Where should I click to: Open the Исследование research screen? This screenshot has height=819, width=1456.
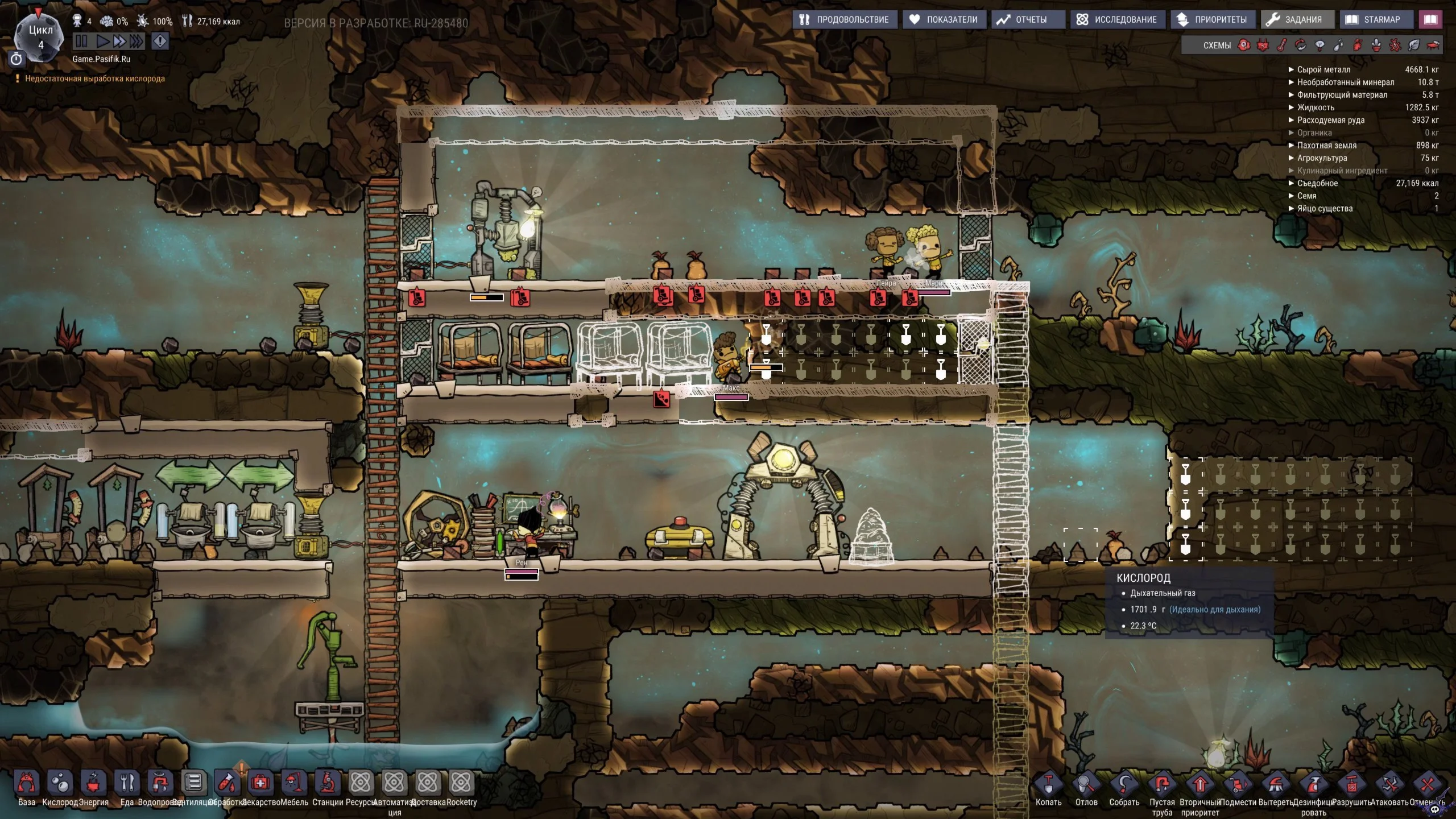click(1116, 19)
